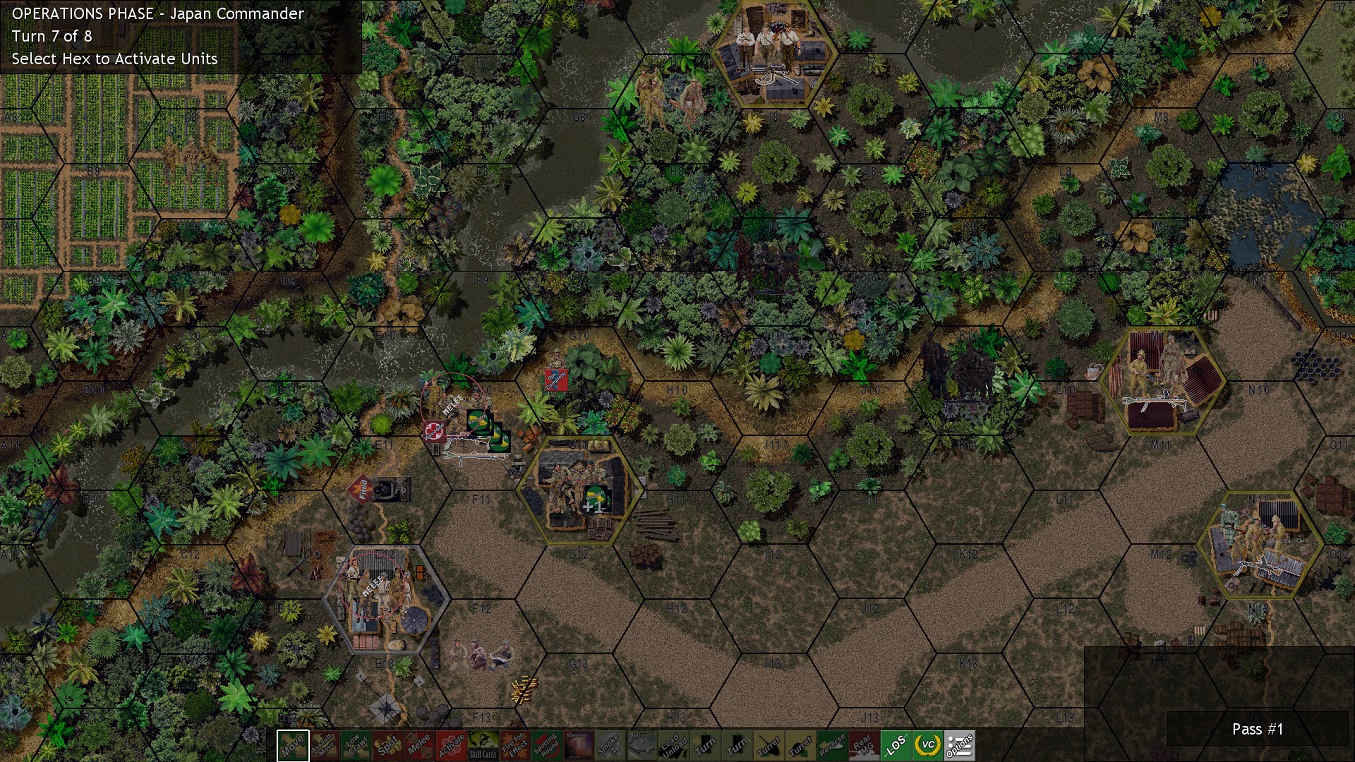
Task: Open the Skill Cards panel
Action: tap(482, 746)
